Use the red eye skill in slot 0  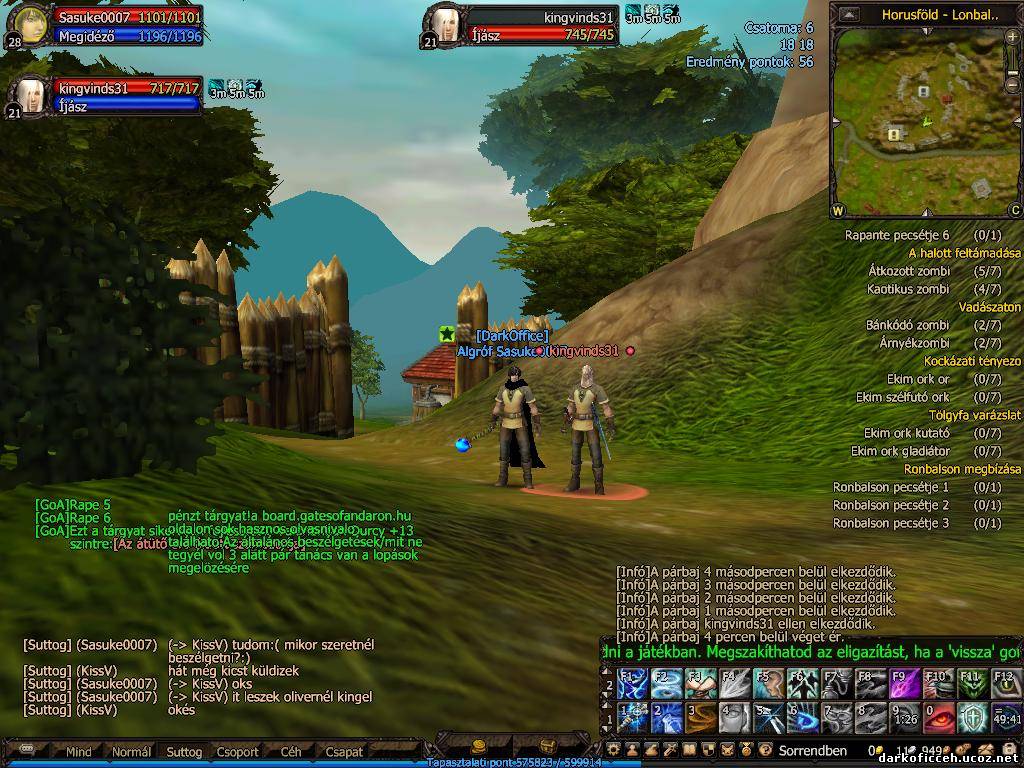point(938,718)
